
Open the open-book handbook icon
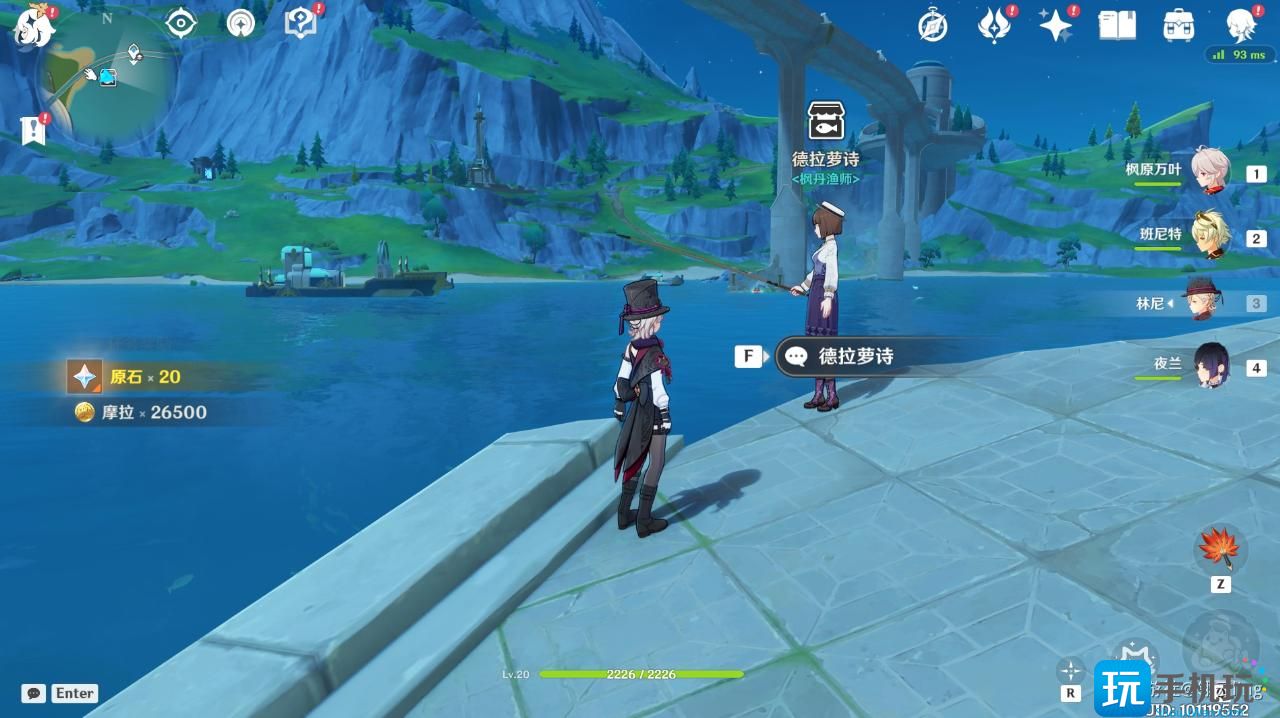coord(1117,26)
